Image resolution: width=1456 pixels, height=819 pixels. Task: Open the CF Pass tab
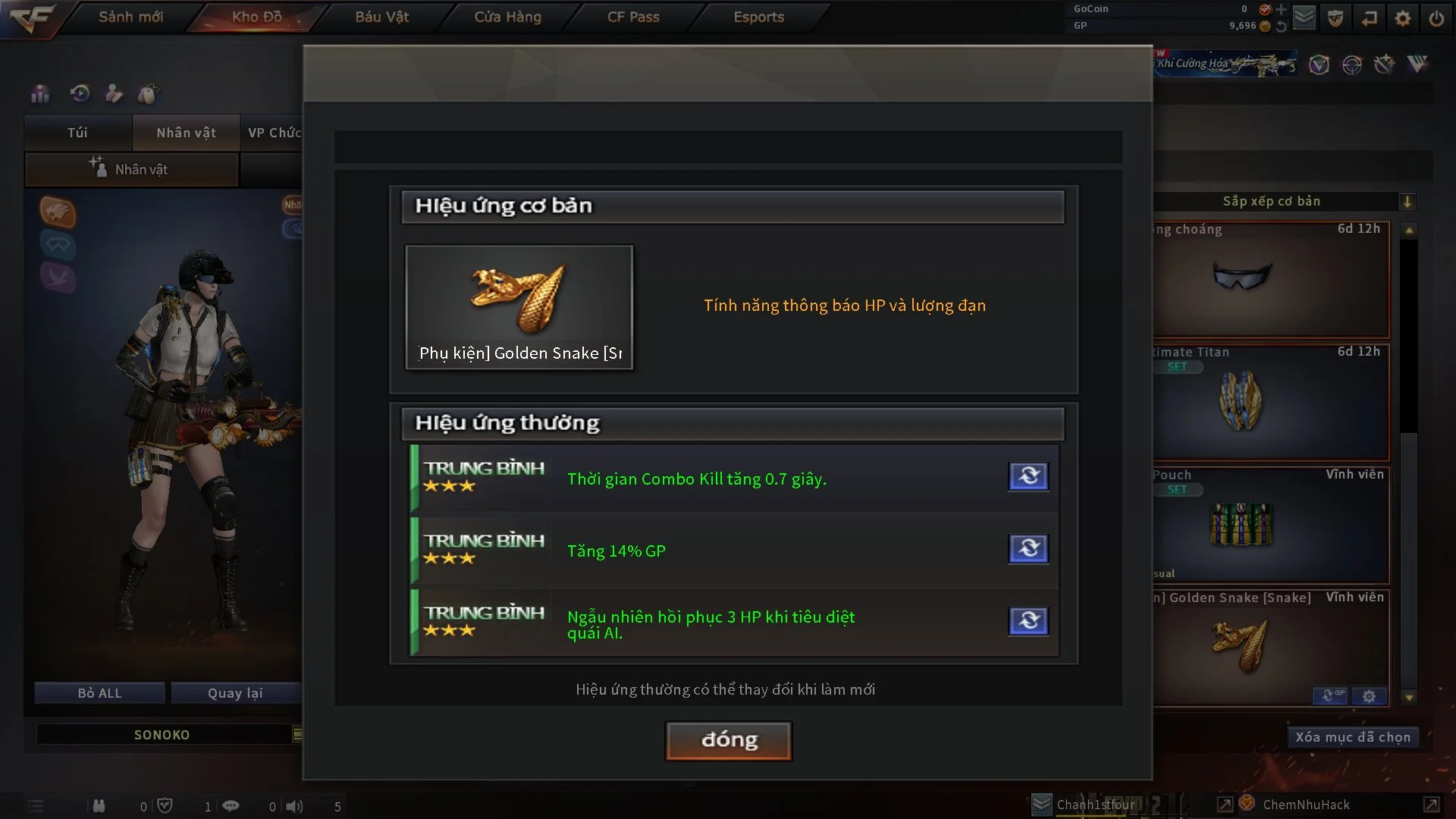point(633,17)
